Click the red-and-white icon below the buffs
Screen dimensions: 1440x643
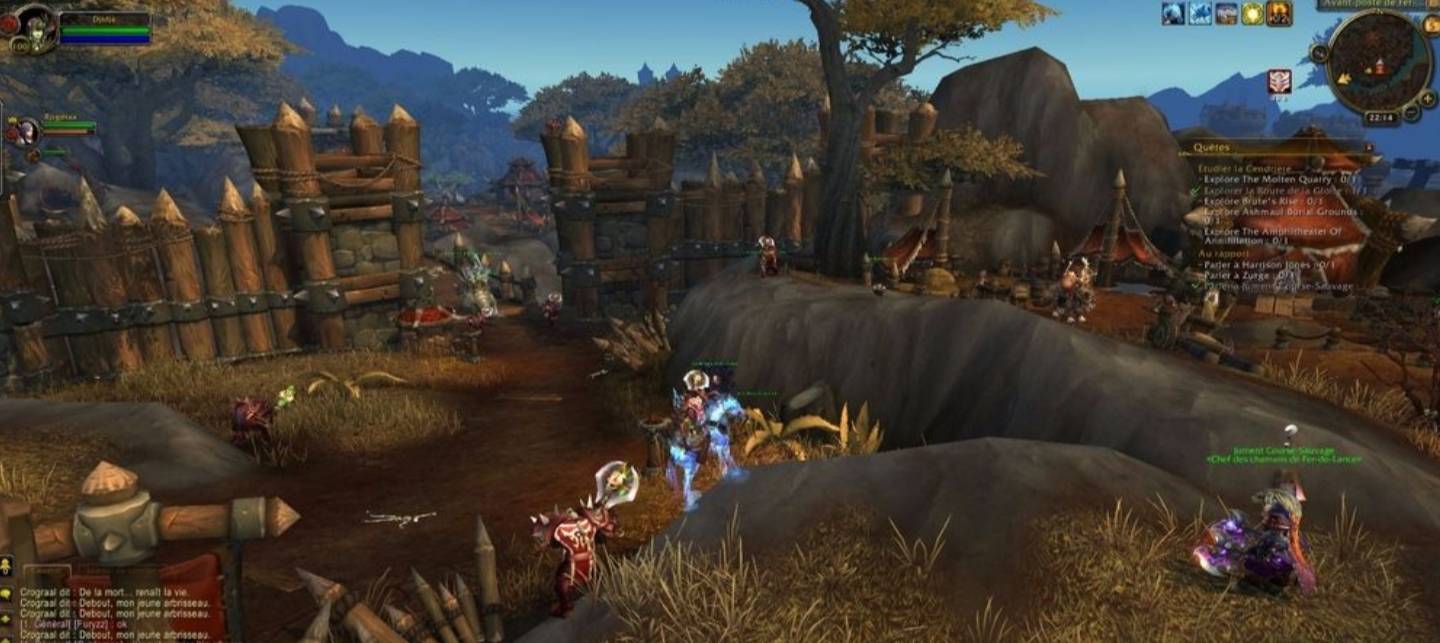click(x=1279, y=82)
